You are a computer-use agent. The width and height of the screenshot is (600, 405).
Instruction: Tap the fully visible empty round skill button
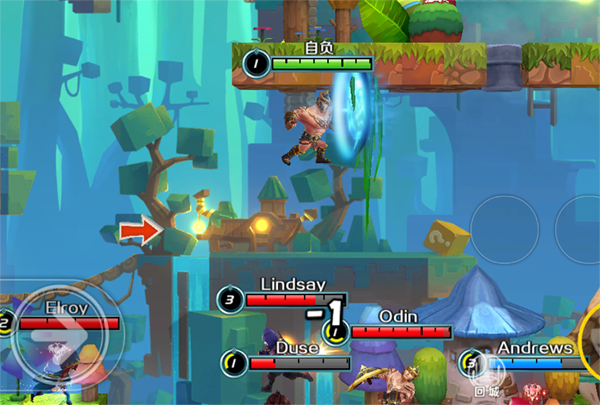pyautogui.click(x=505, y=227)
